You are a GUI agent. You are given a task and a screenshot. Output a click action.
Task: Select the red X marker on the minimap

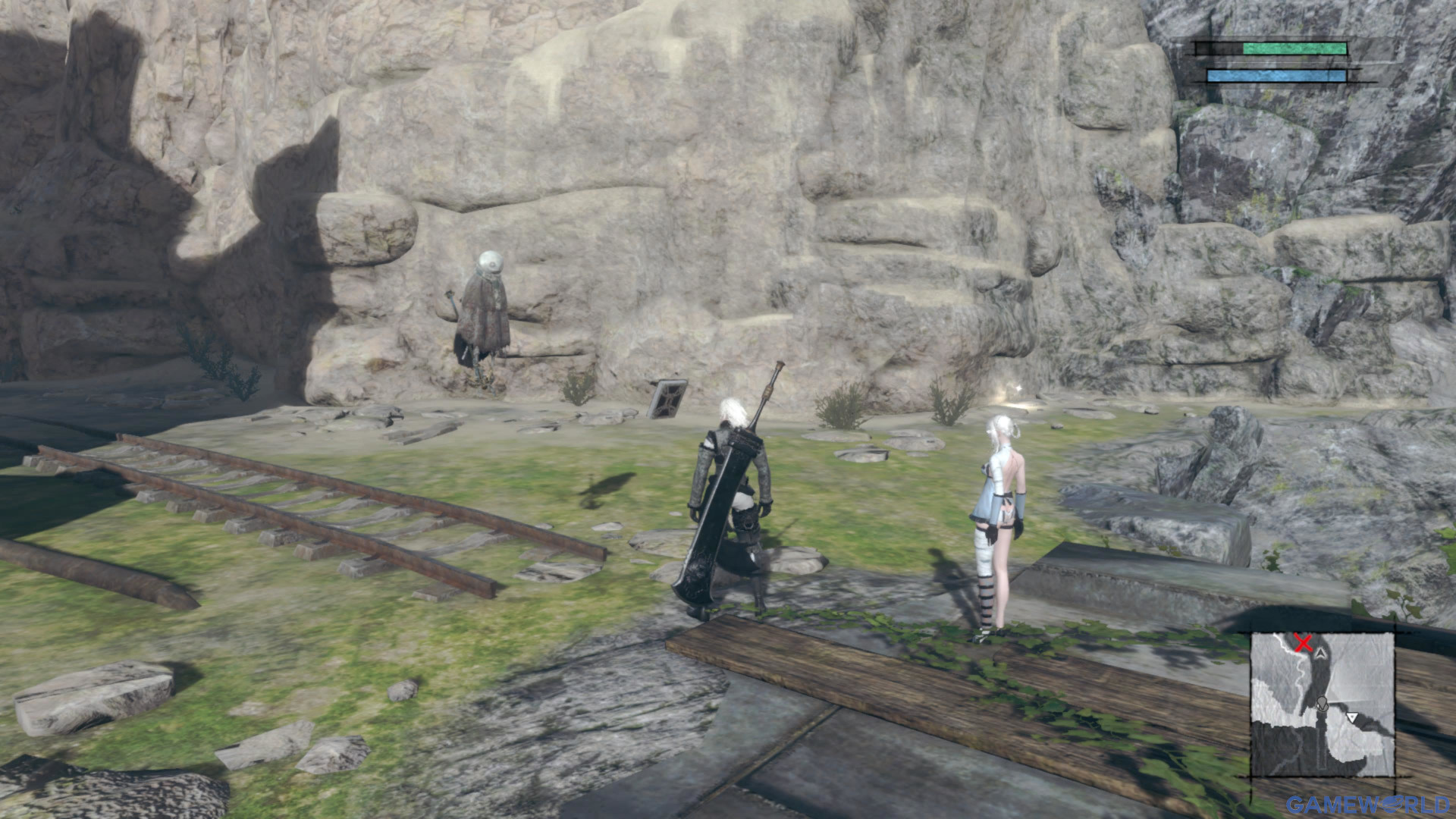[x=1303, y=644]
